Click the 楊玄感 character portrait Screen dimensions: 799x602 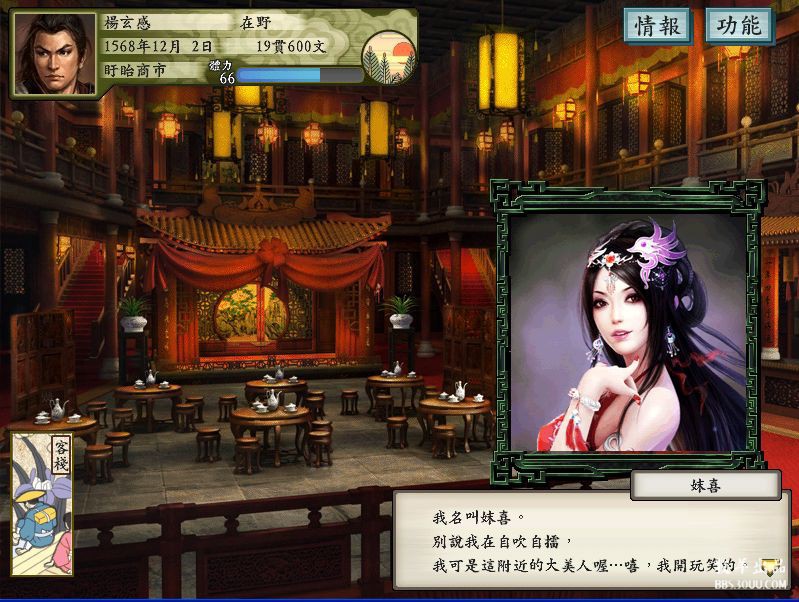(54, 54)
